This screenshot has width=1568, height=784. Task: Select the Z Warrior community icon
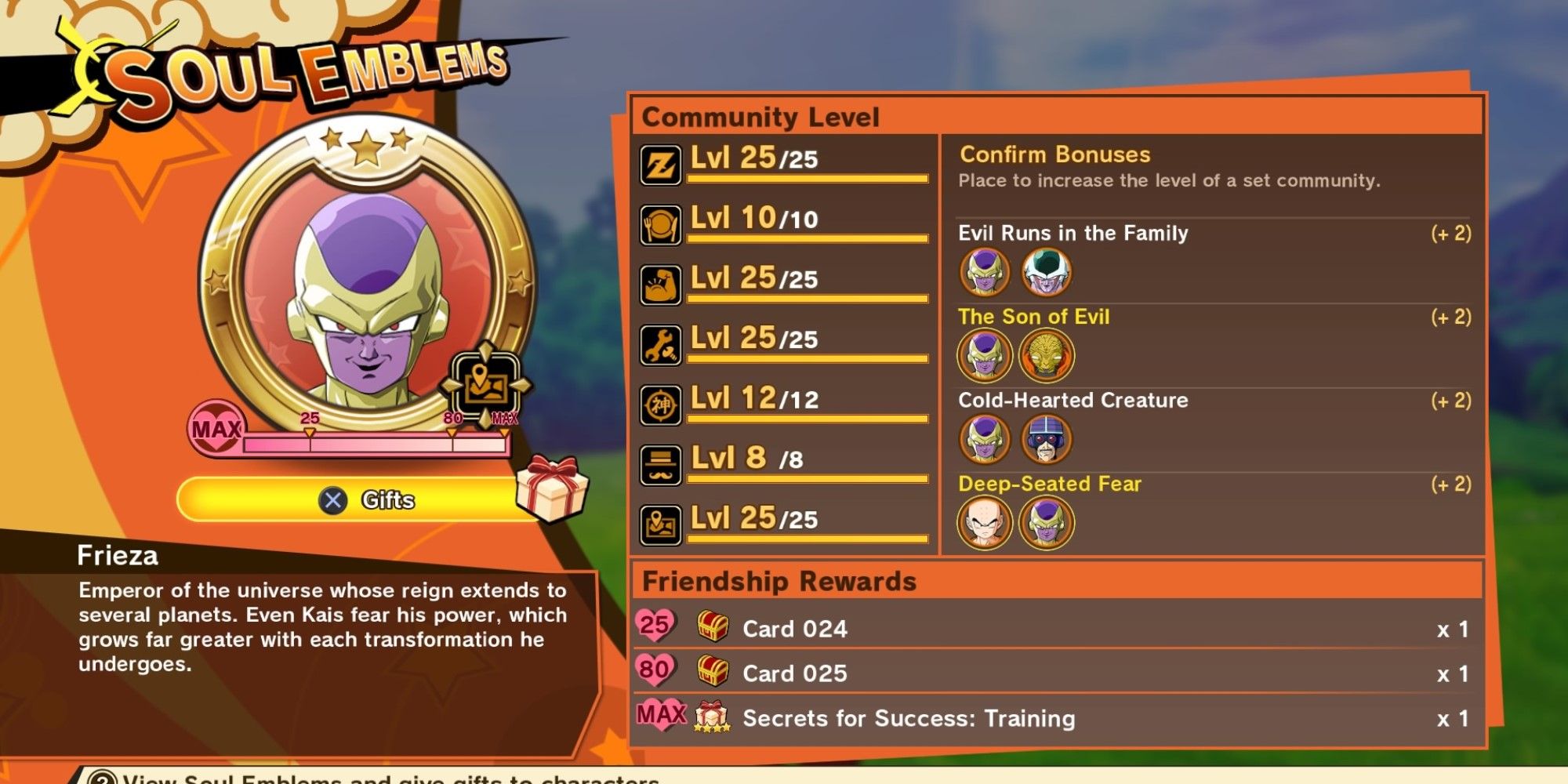point(661,163)
